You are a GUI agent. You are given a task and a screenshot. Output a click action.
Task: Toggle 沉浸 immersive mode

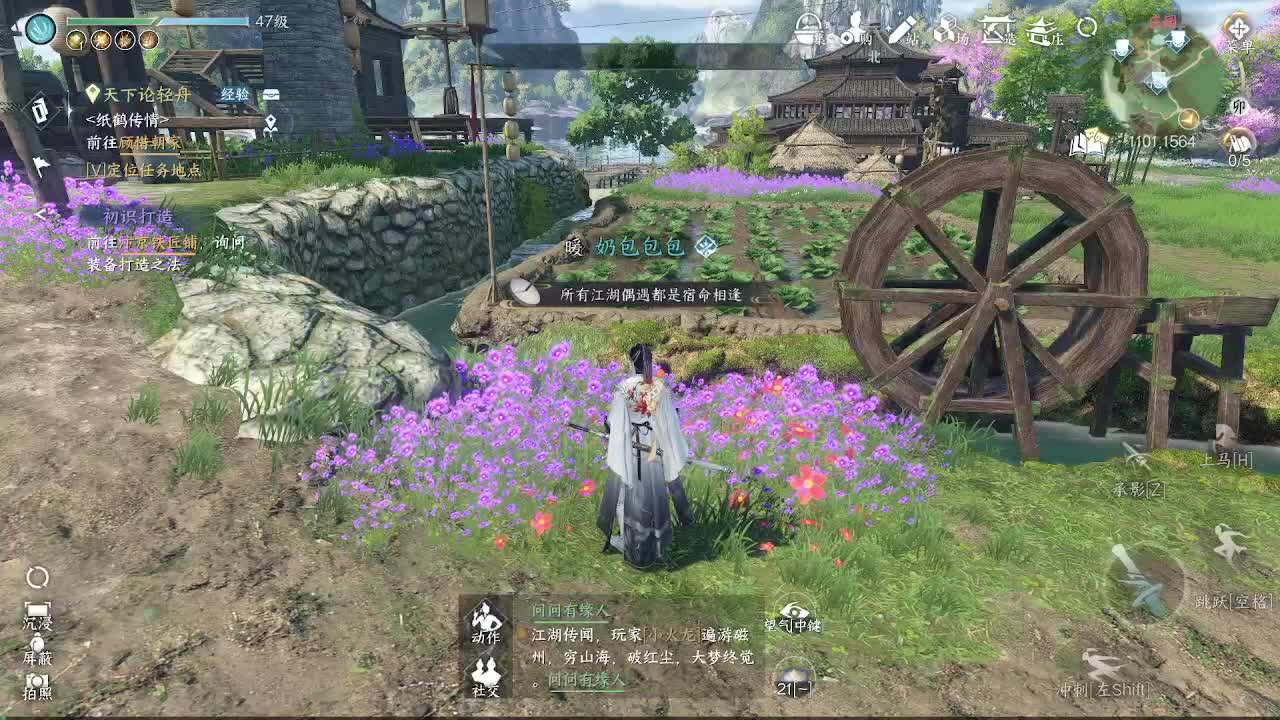click(x=37, y=610)
